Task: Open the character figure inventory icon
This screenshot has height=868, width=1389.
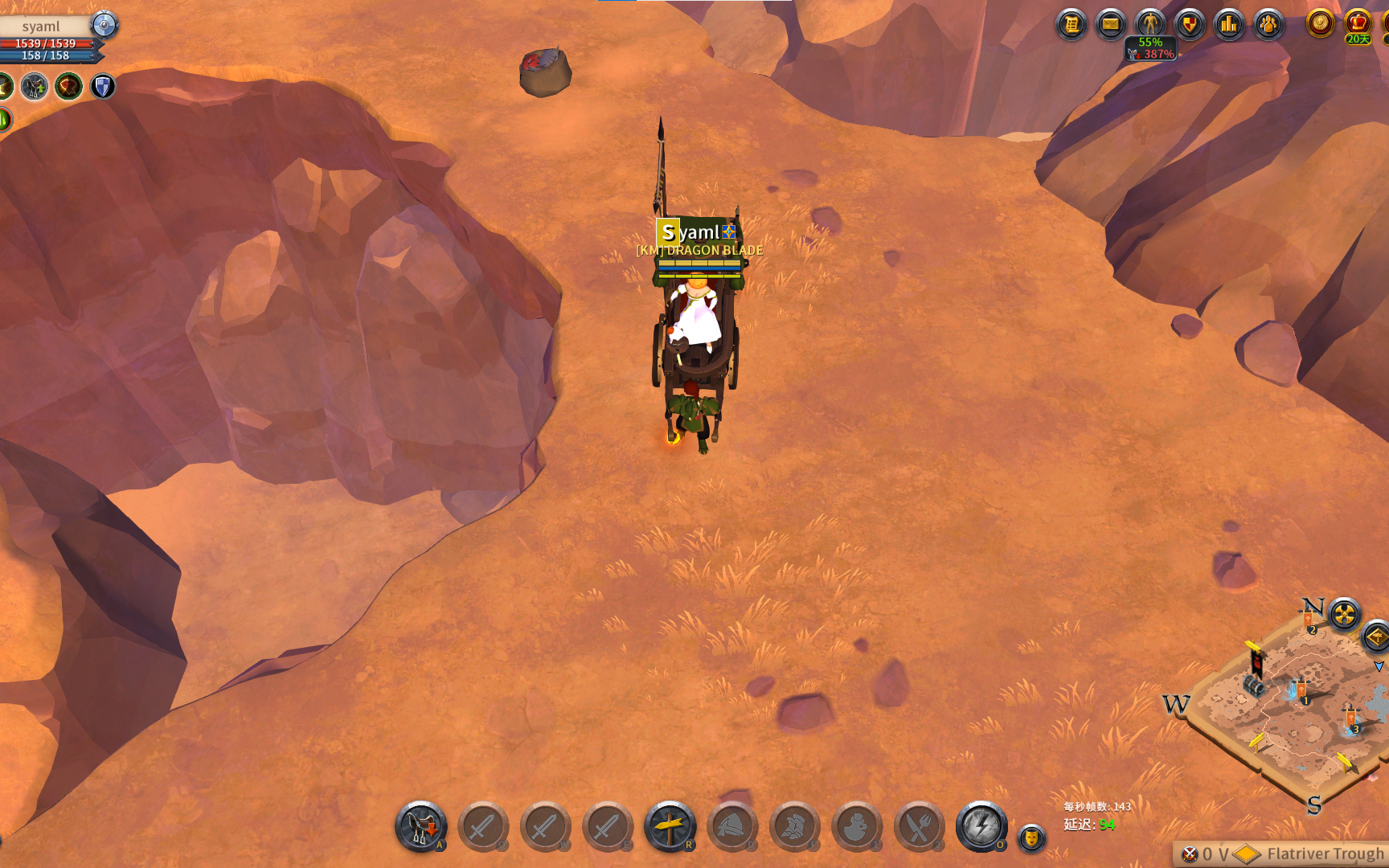Action: 1150,23
